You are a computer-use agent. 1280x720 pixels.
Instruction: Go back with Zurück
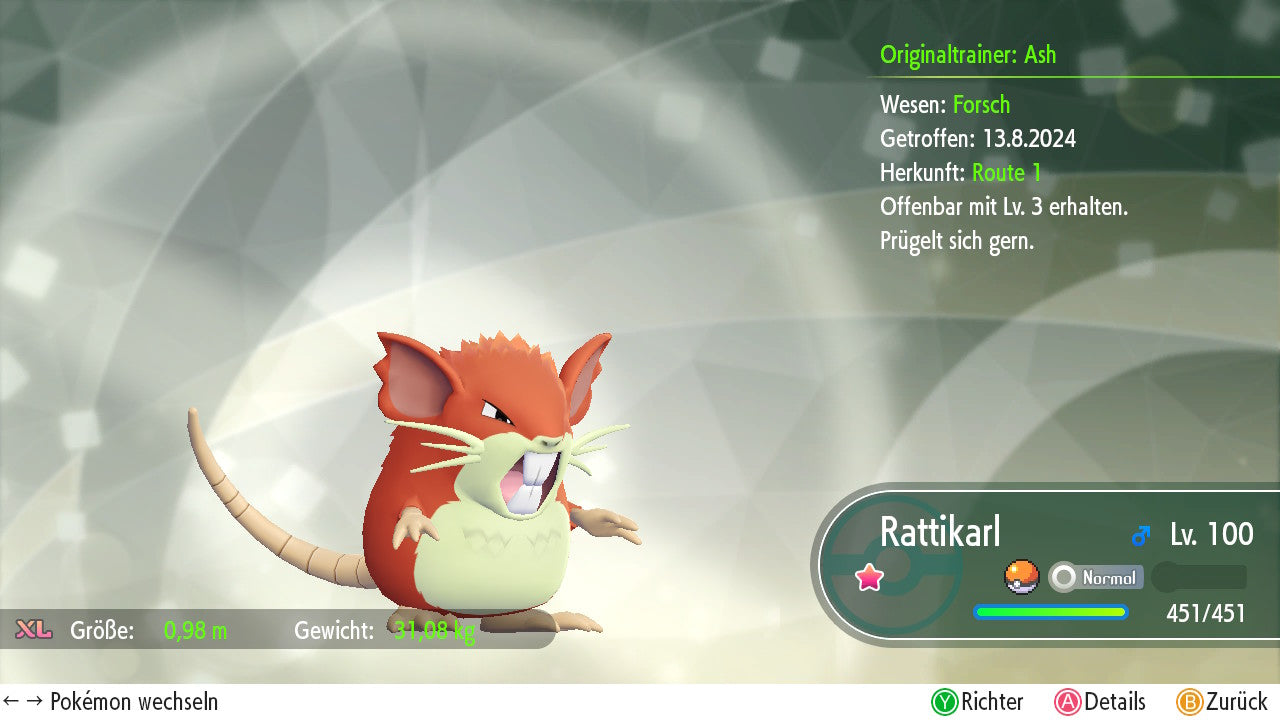[x=1222, y=702]
